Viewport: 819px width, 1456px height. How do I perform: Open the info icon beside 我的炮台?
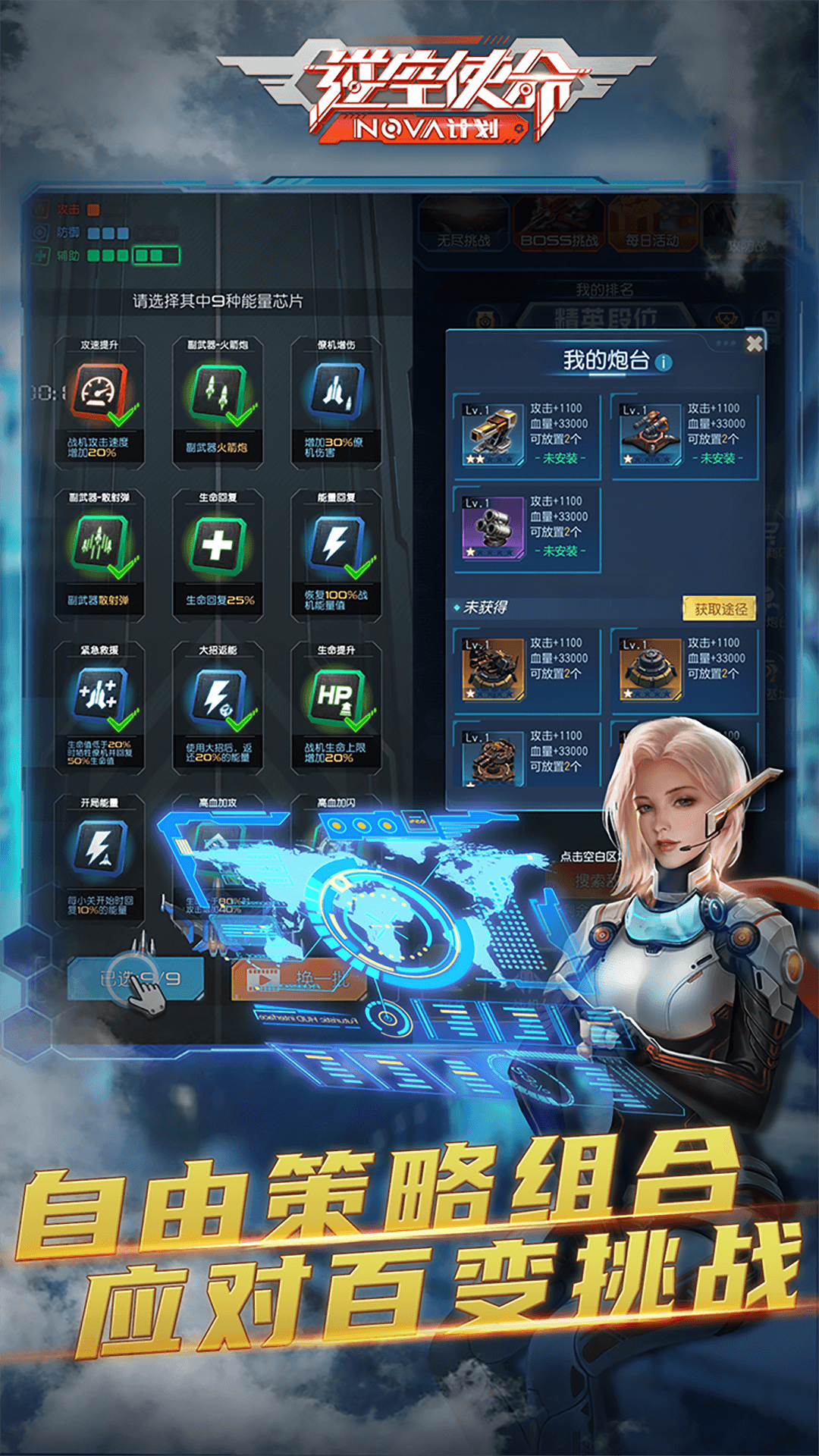click(x=664, y=362)
